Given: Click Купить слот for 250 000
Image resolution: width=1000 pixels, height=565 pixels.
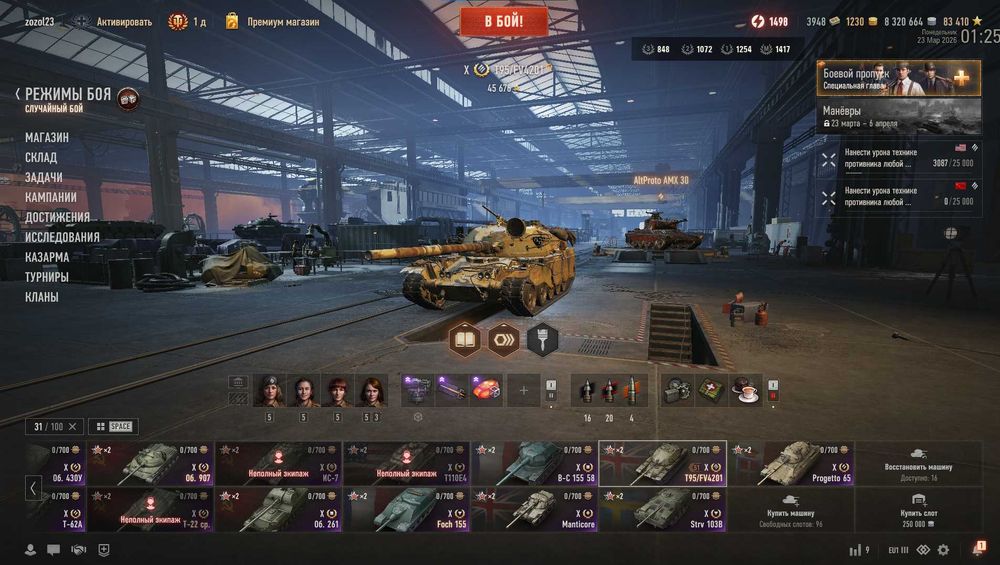Looking at the screenshot, I should pos(918,509).
